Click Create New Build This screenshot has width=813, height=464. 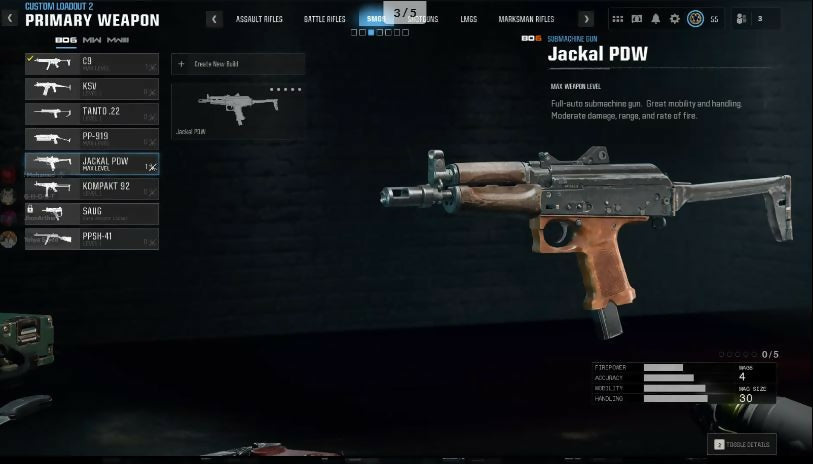(238, 64)
